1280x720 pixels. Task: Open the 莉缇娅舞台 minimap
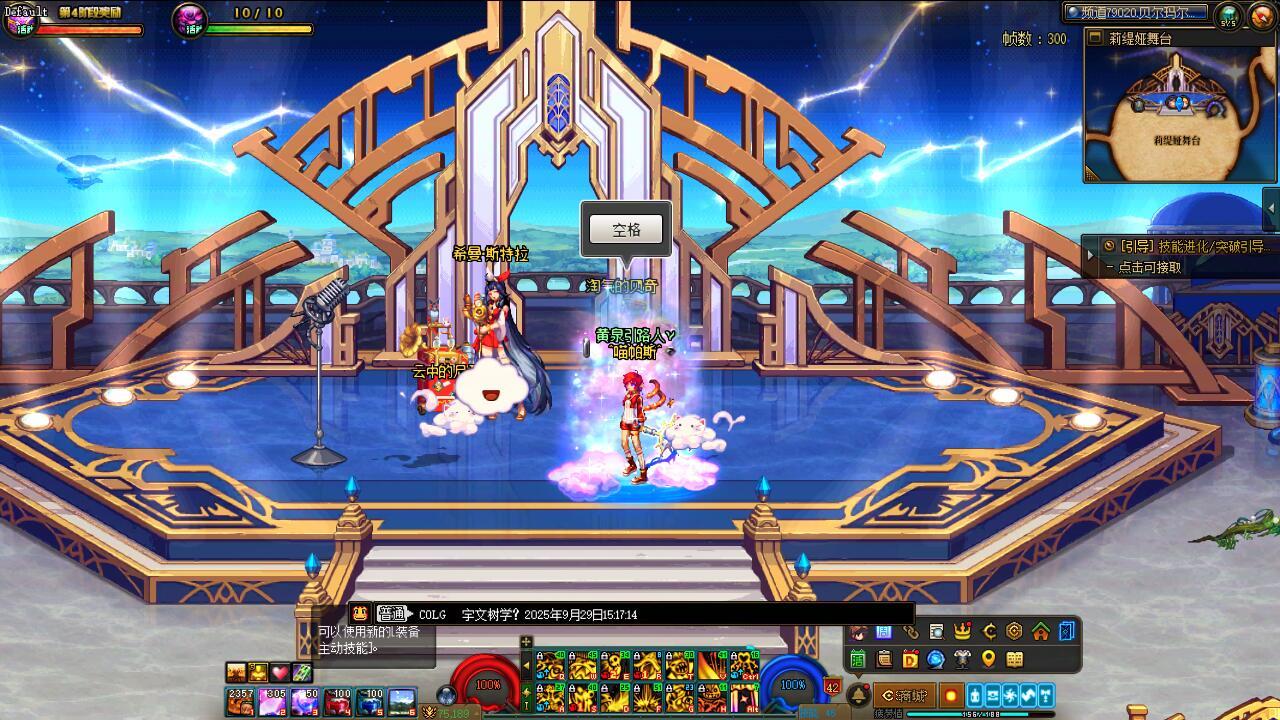(x=1180, y=110)
